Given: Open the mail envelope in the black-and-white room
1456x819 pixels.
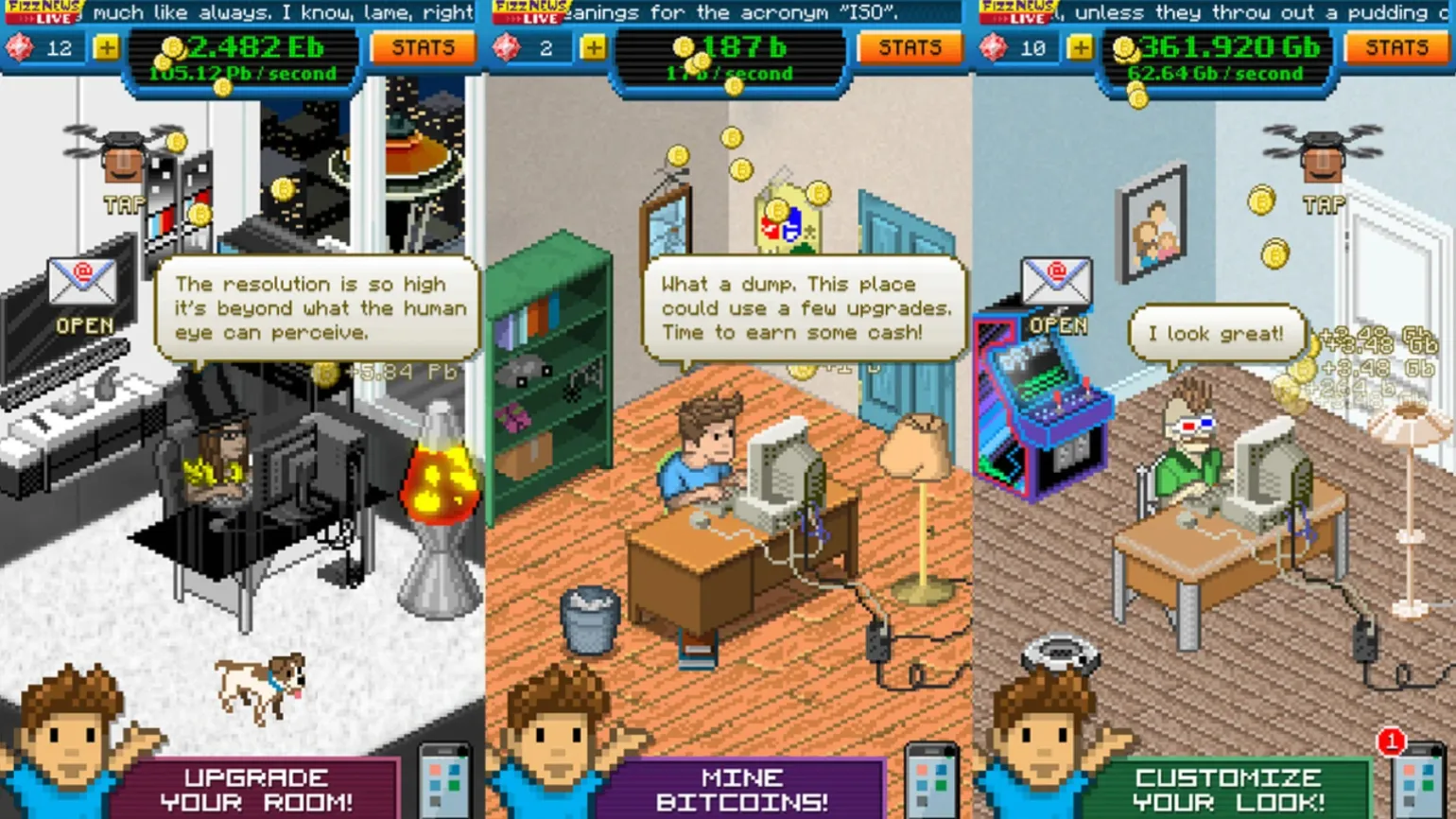Looking at the screenshot, I should click(x=83, y=283).
